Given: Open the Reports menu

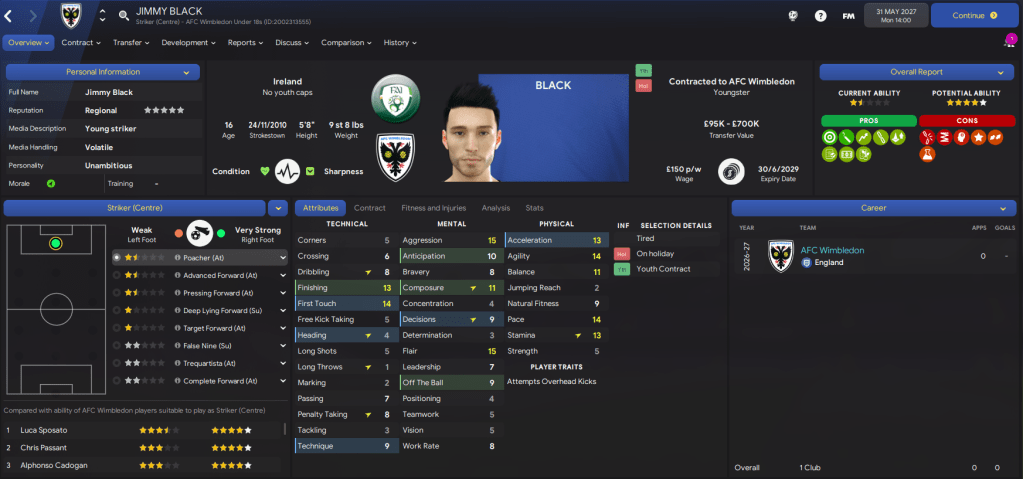Looking at the screenshot, I should (245, 43).
